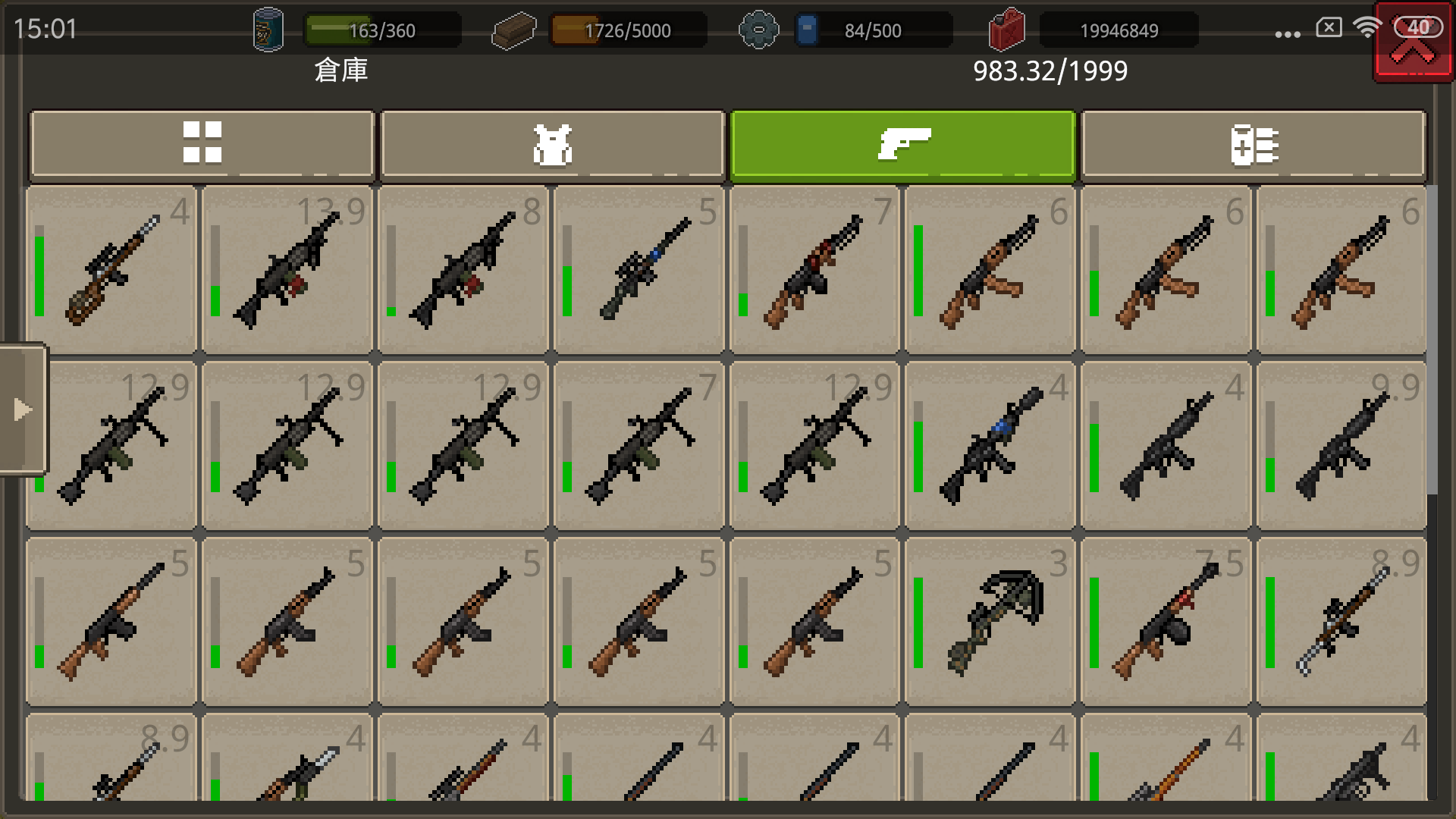Viewport: 1456px width, 819px height.
Task: Select the bipod machine gun with weight 7
Action: [x=639, y=446]
